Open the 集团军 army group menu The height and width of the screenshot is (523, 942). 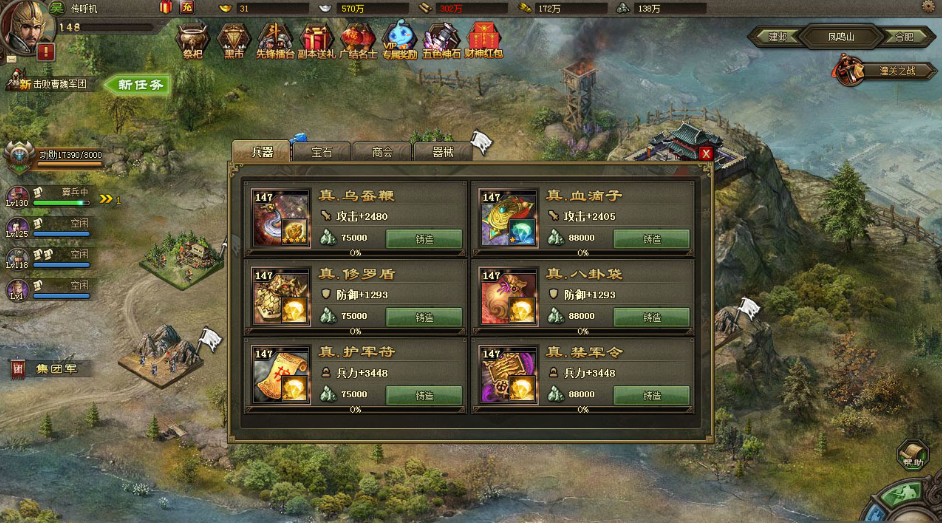coord(52,369)
